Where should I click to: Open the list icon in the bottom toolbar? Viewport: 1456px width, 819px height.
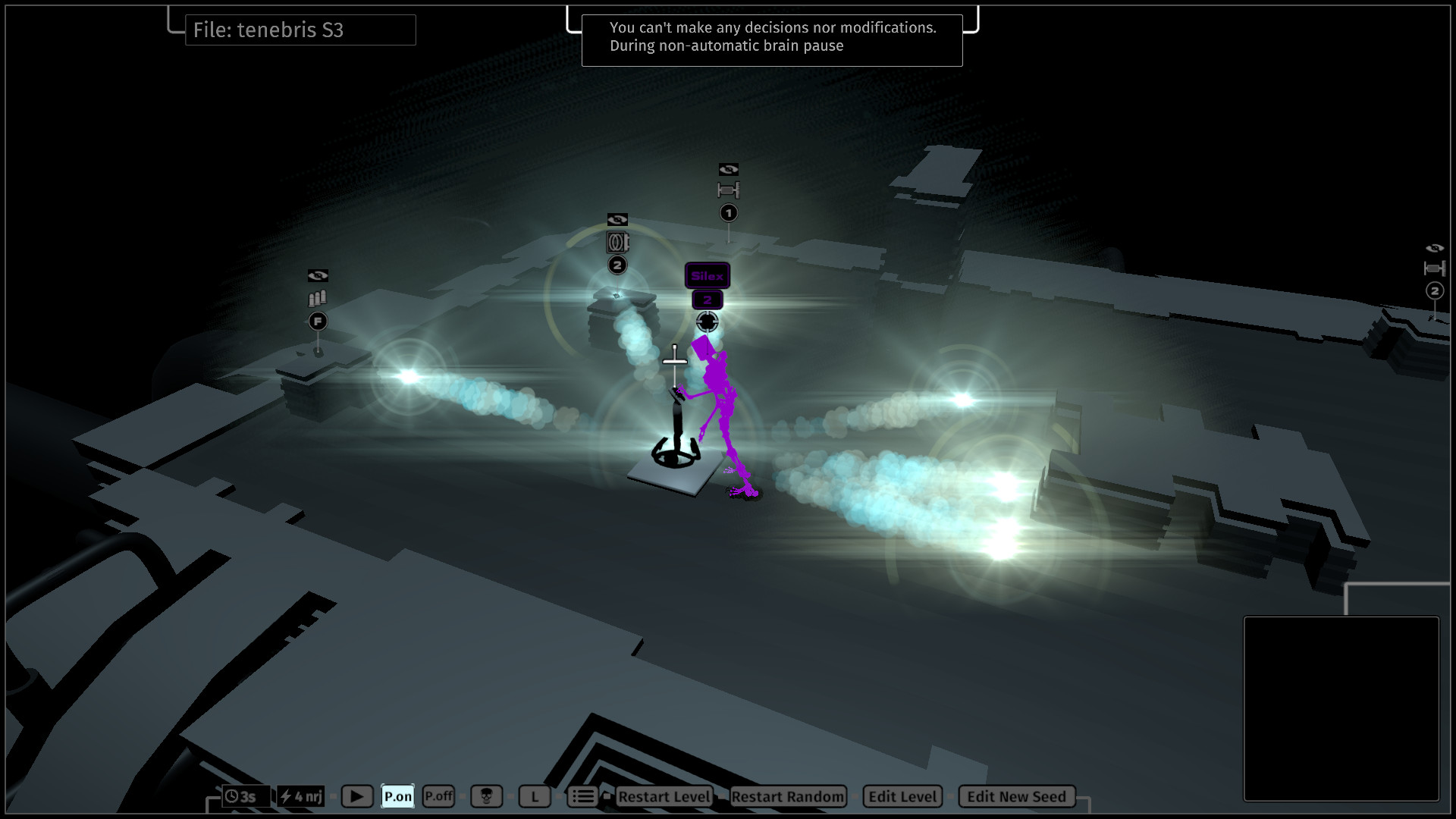click(582, 796)
